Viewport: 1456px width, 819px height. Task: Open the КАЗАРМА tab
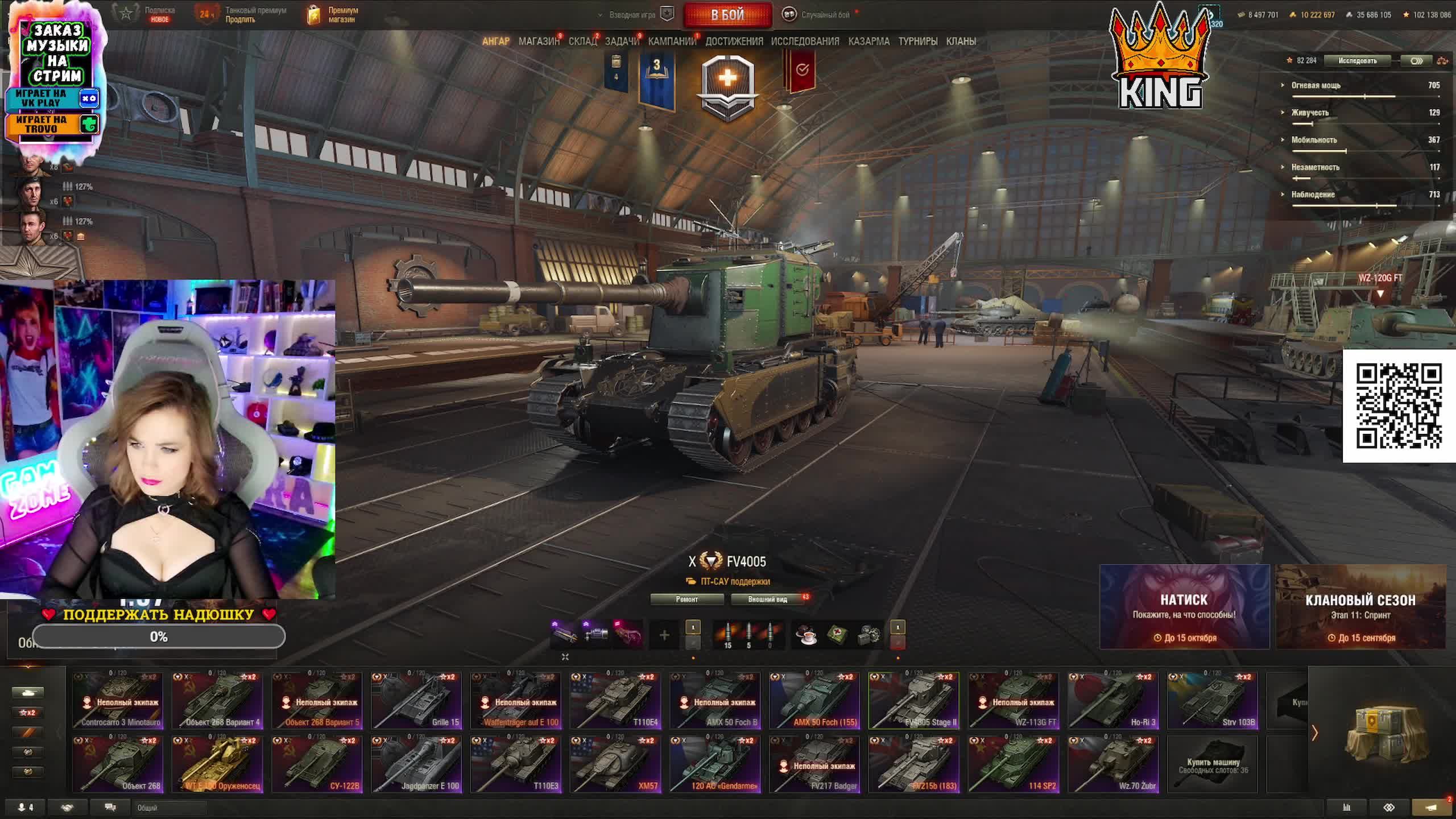pyautogui.click(x=868, y=42)
